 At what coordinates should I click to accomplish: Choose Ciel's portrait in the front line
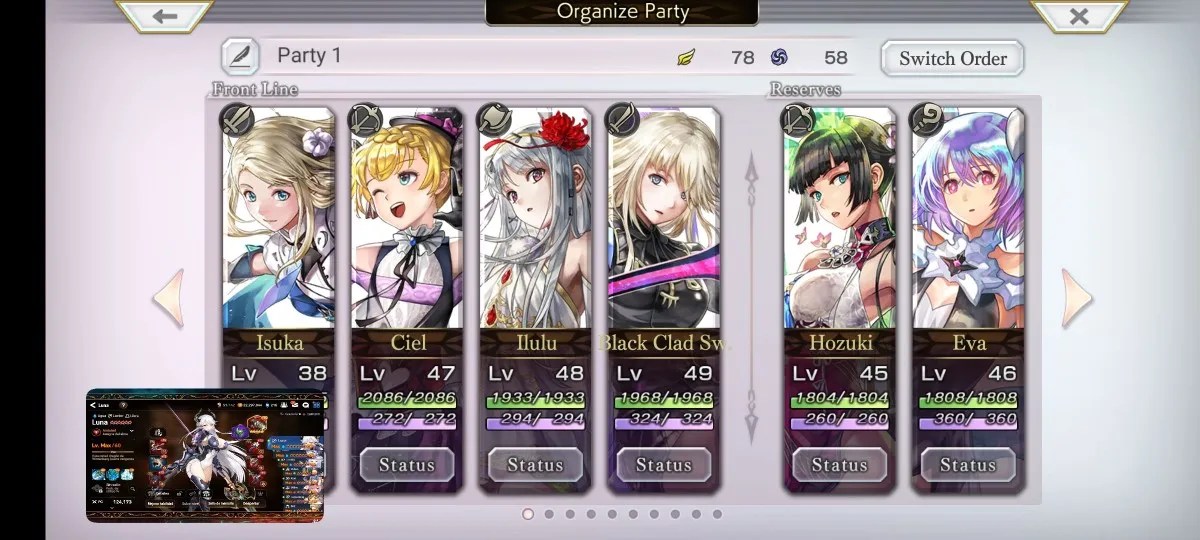[407, 230]
